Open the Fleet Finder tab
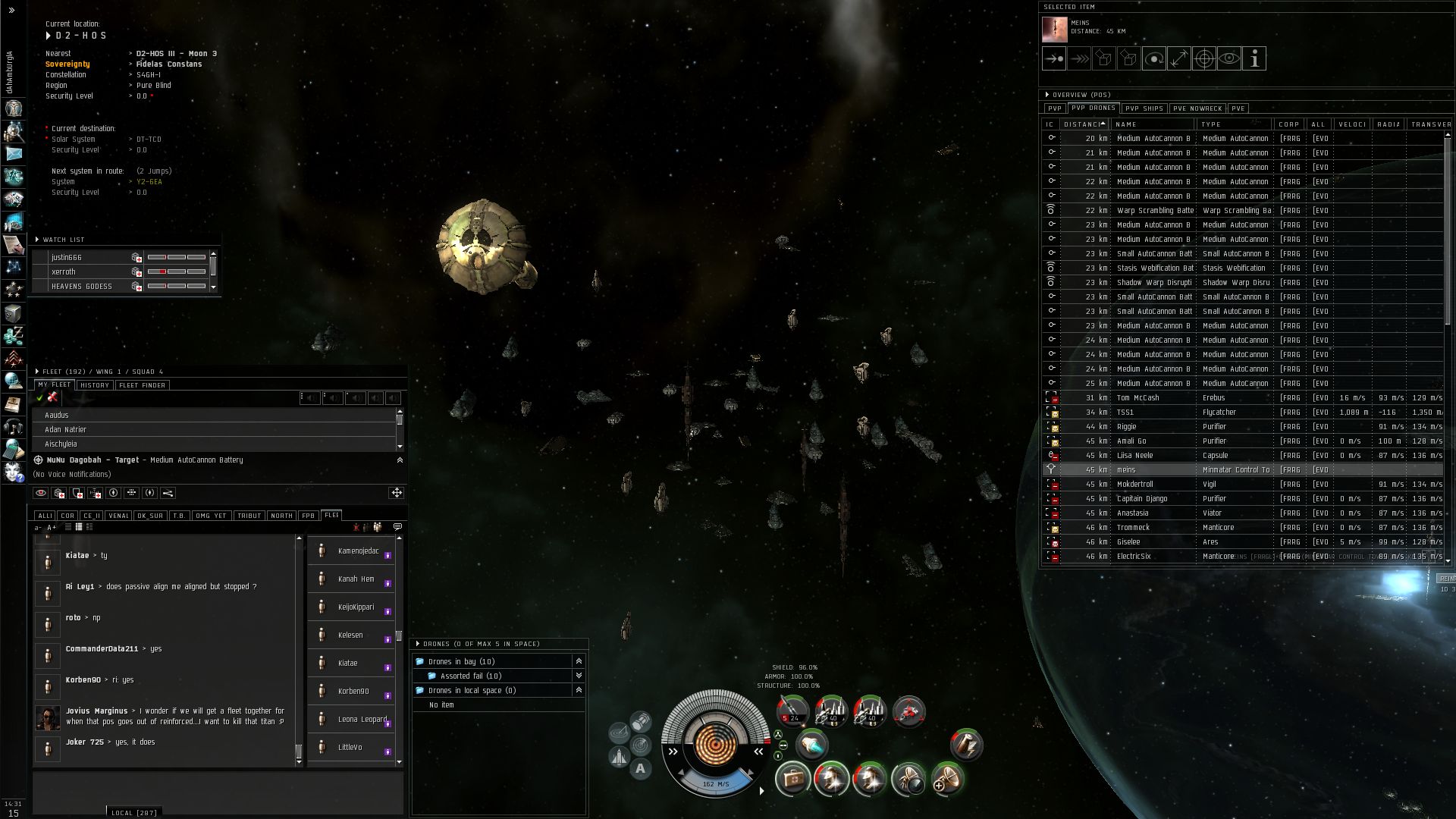 pyautogui.click(x=142, y=385)
